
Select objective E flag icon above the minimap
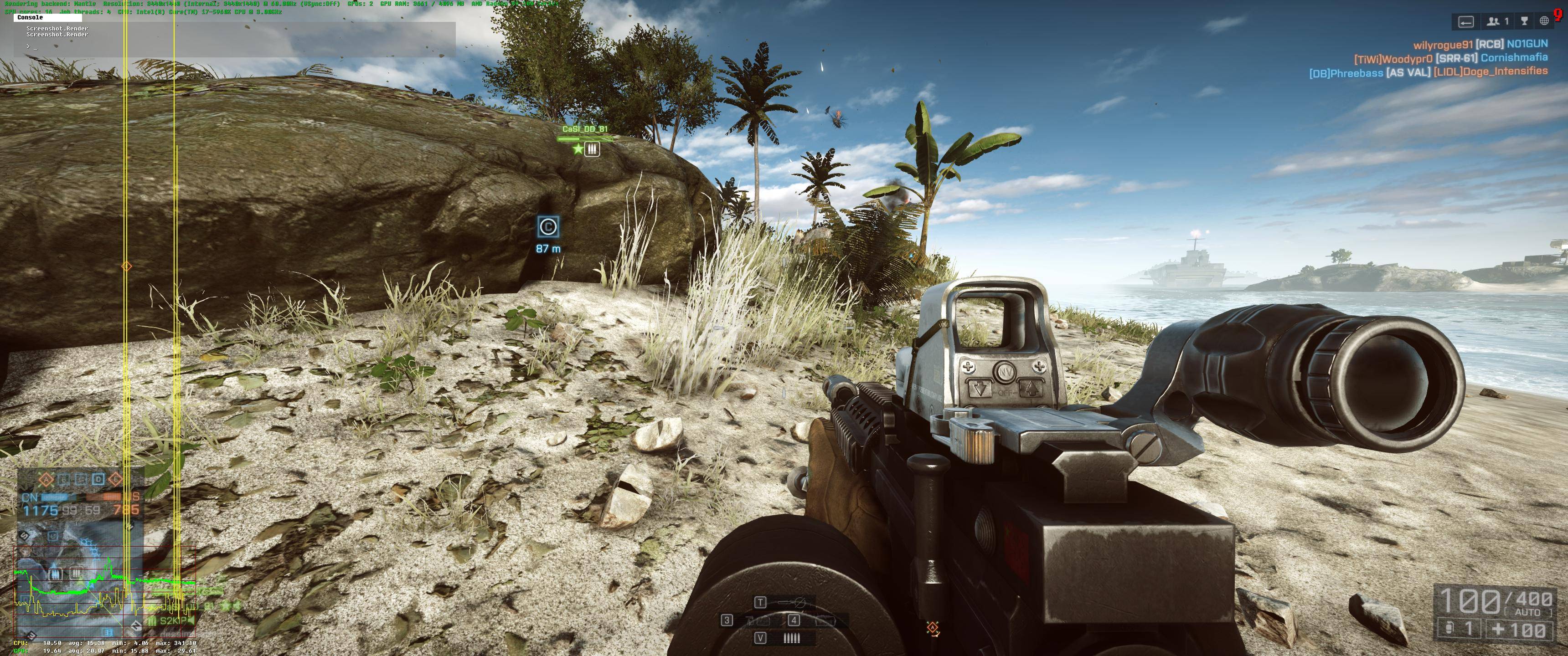(116, 480)
